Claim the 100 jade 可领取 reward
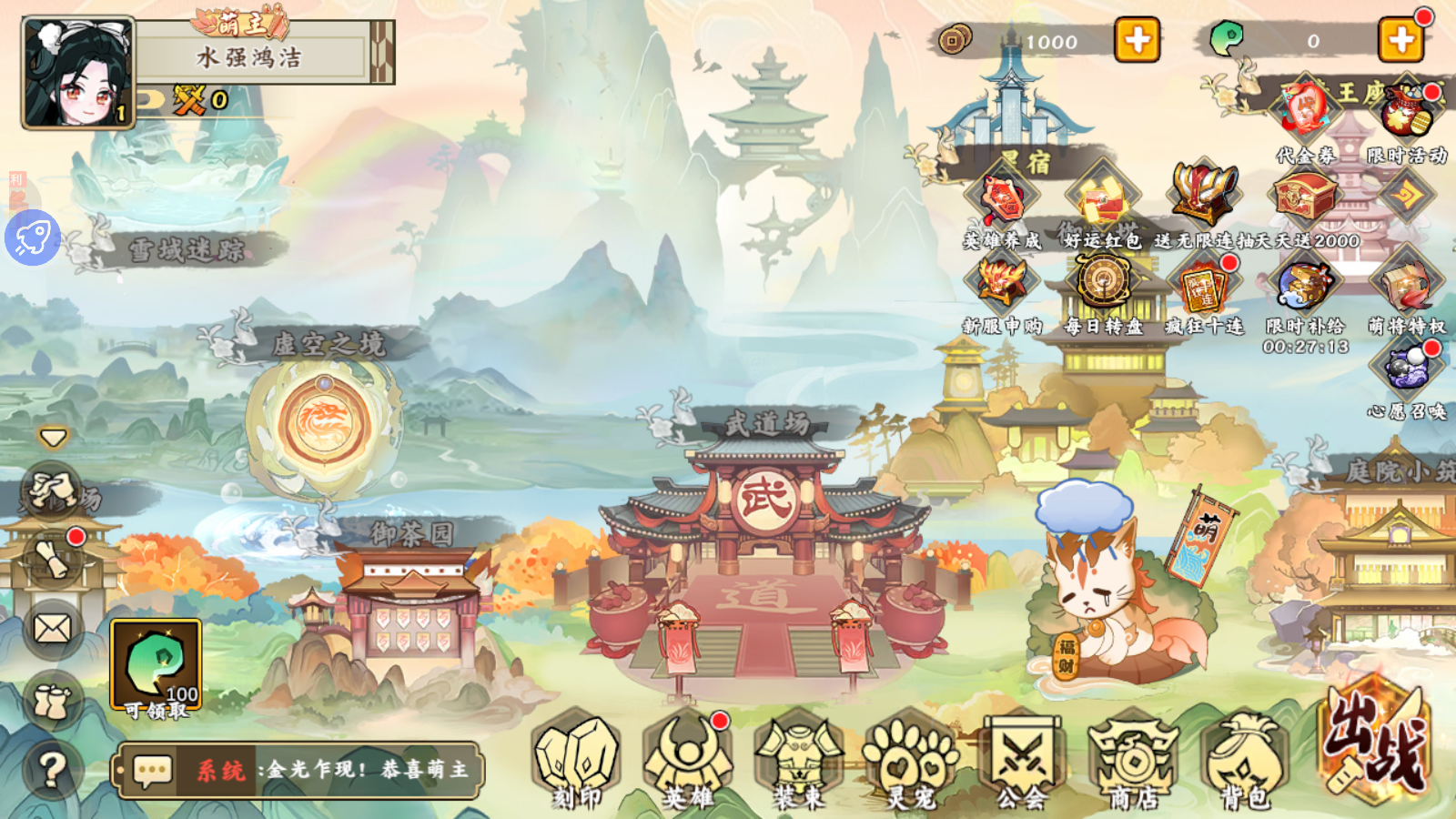The height and width of the screenshot is (819, 1456). [x=156, y=666]
